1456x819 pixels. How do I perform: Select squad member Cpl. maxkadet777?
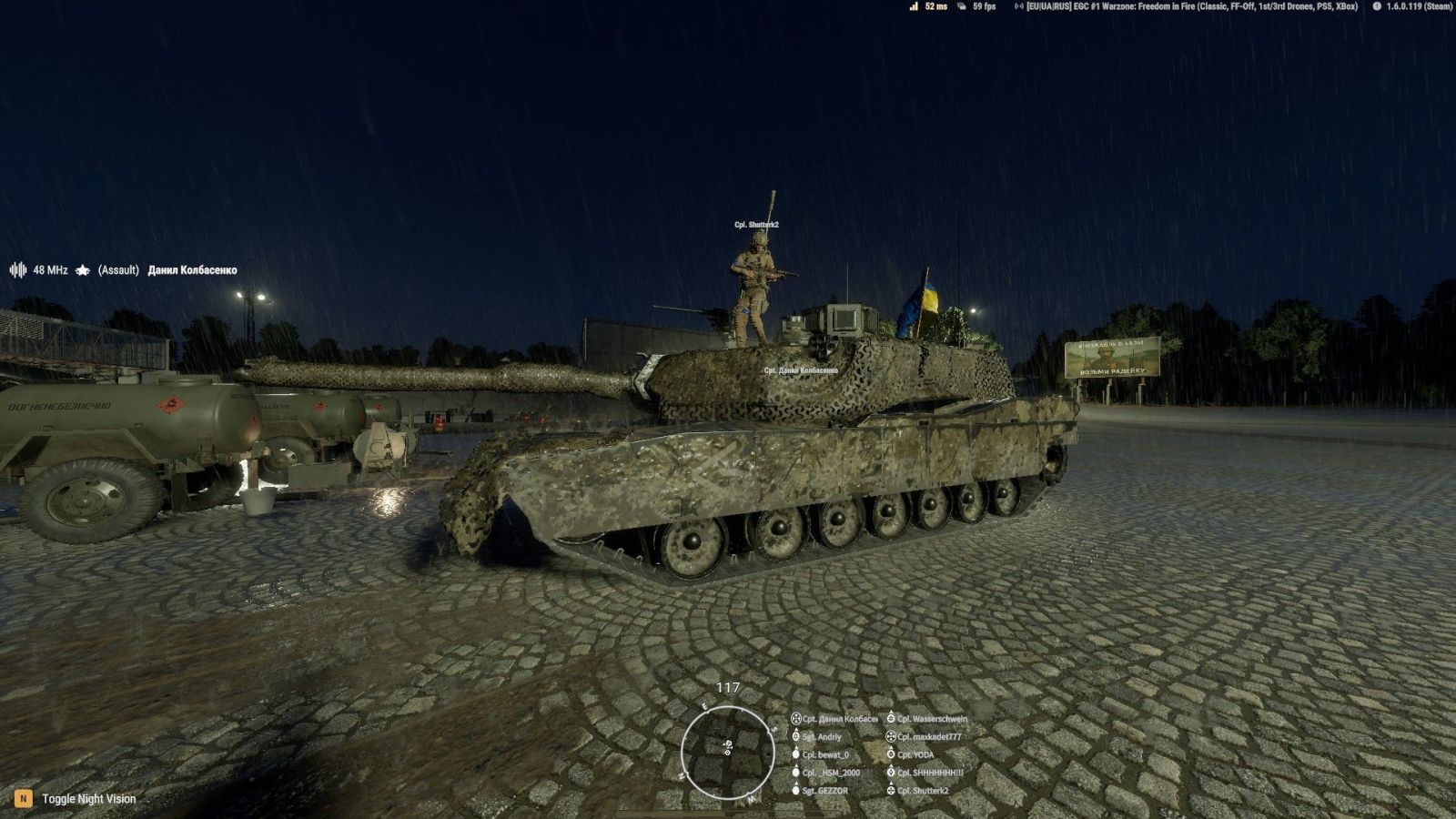click(929, 737)
